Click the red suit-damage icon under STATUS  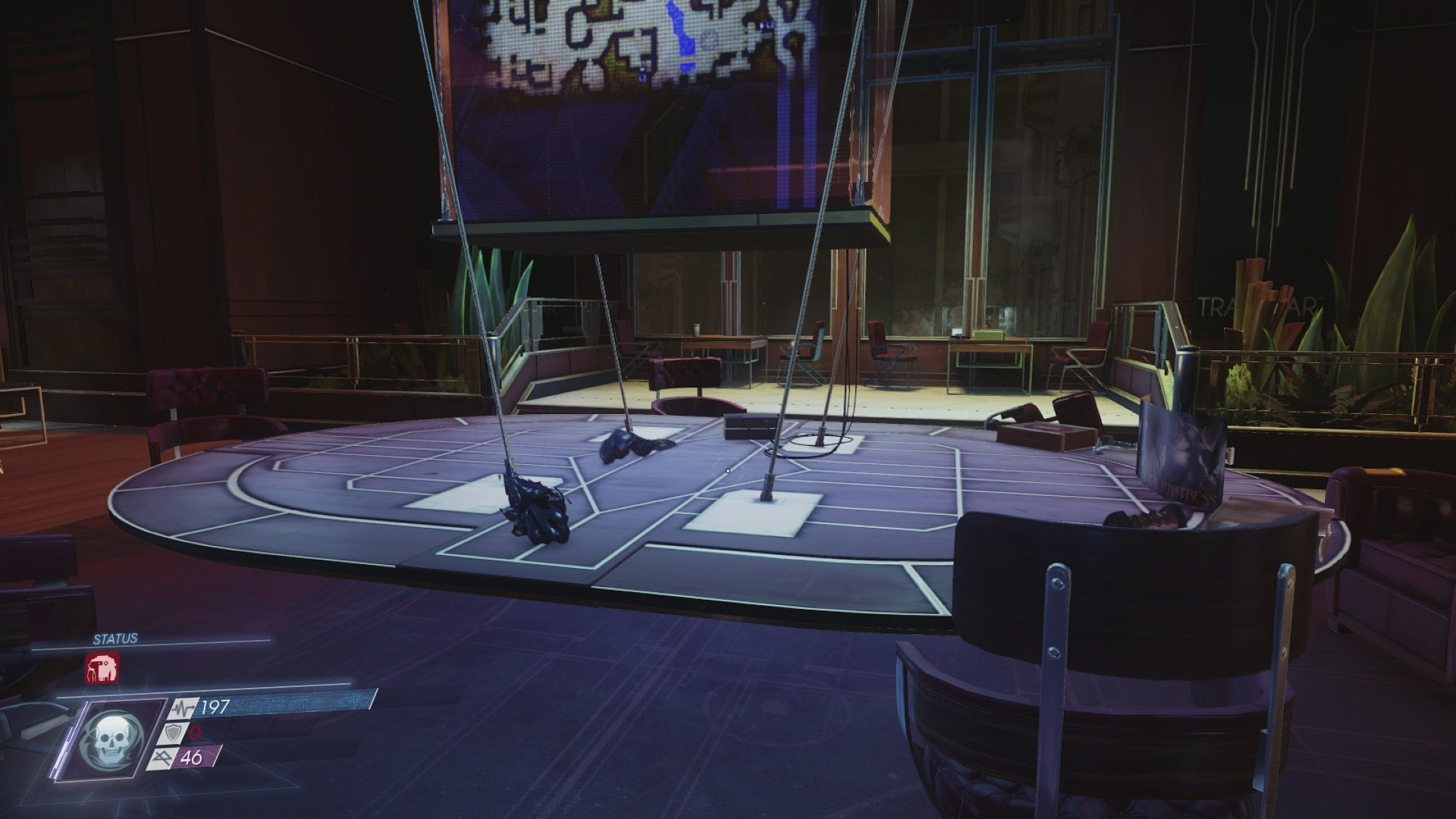[x=102, y=669]
